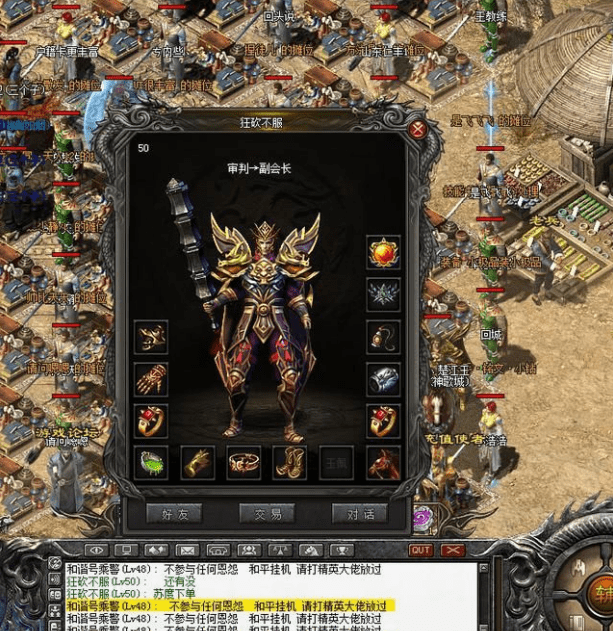Click the red QUT button
This screenshot has height=631, width=613.
point(421,550)
